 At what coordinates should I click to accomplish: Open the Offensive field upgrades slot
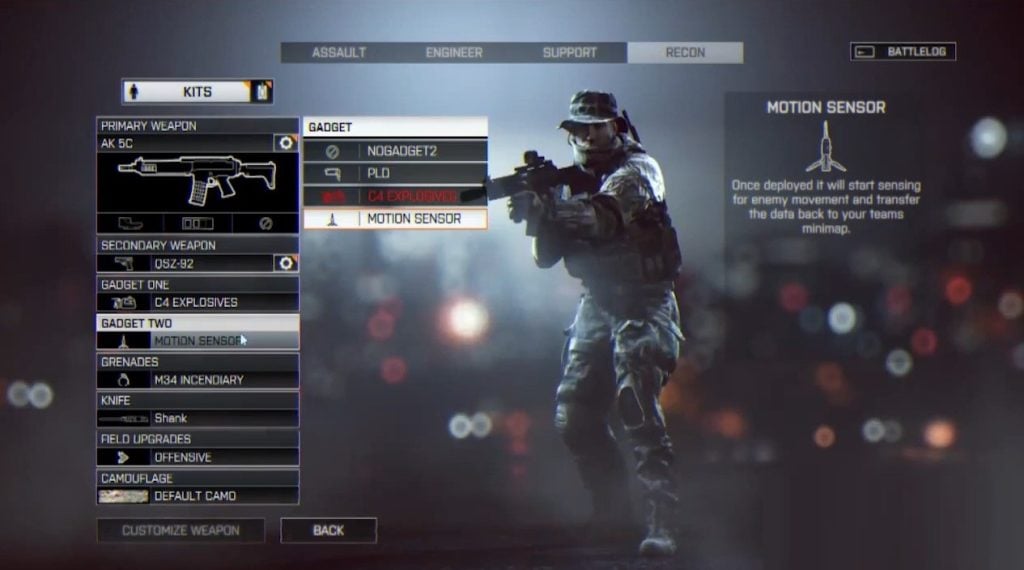tap(197, 457)
